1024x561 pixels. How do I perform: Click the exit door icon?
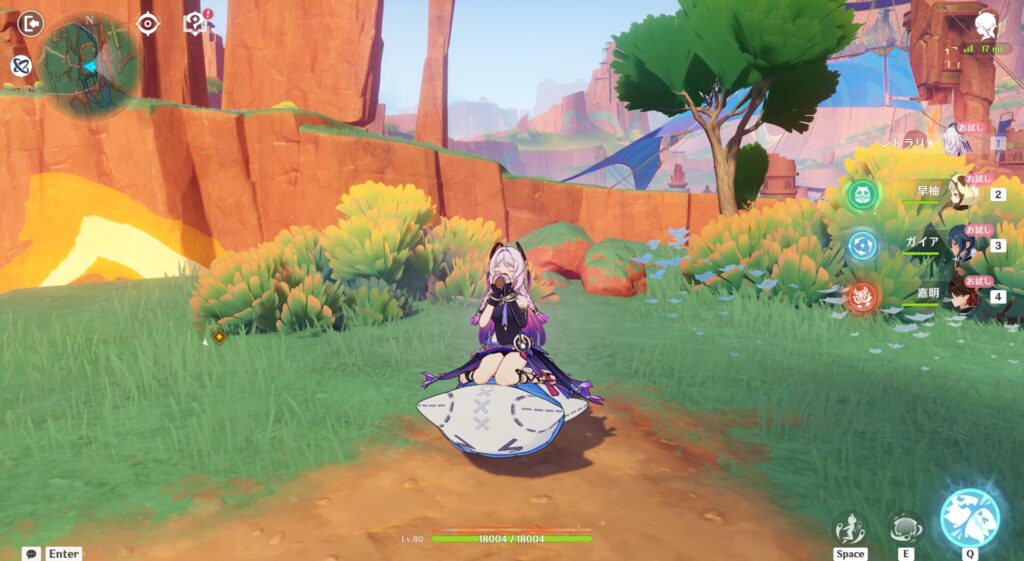point(31,23)
